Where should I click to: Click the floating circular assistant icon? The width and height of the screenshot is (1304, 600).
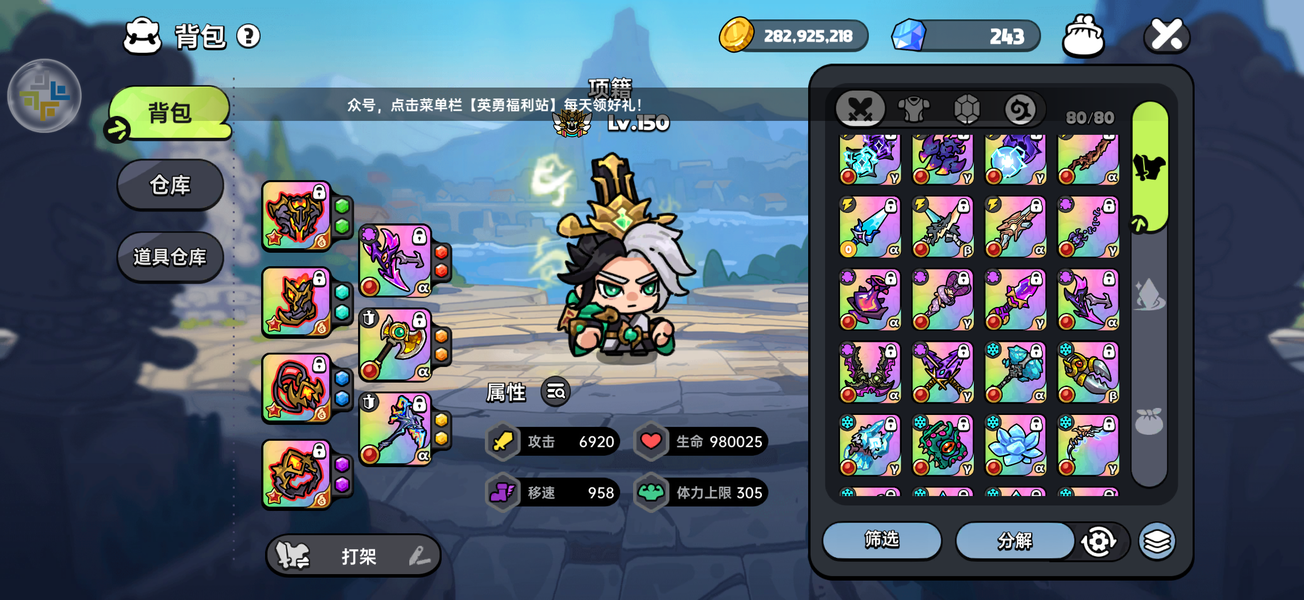point(44,96)
